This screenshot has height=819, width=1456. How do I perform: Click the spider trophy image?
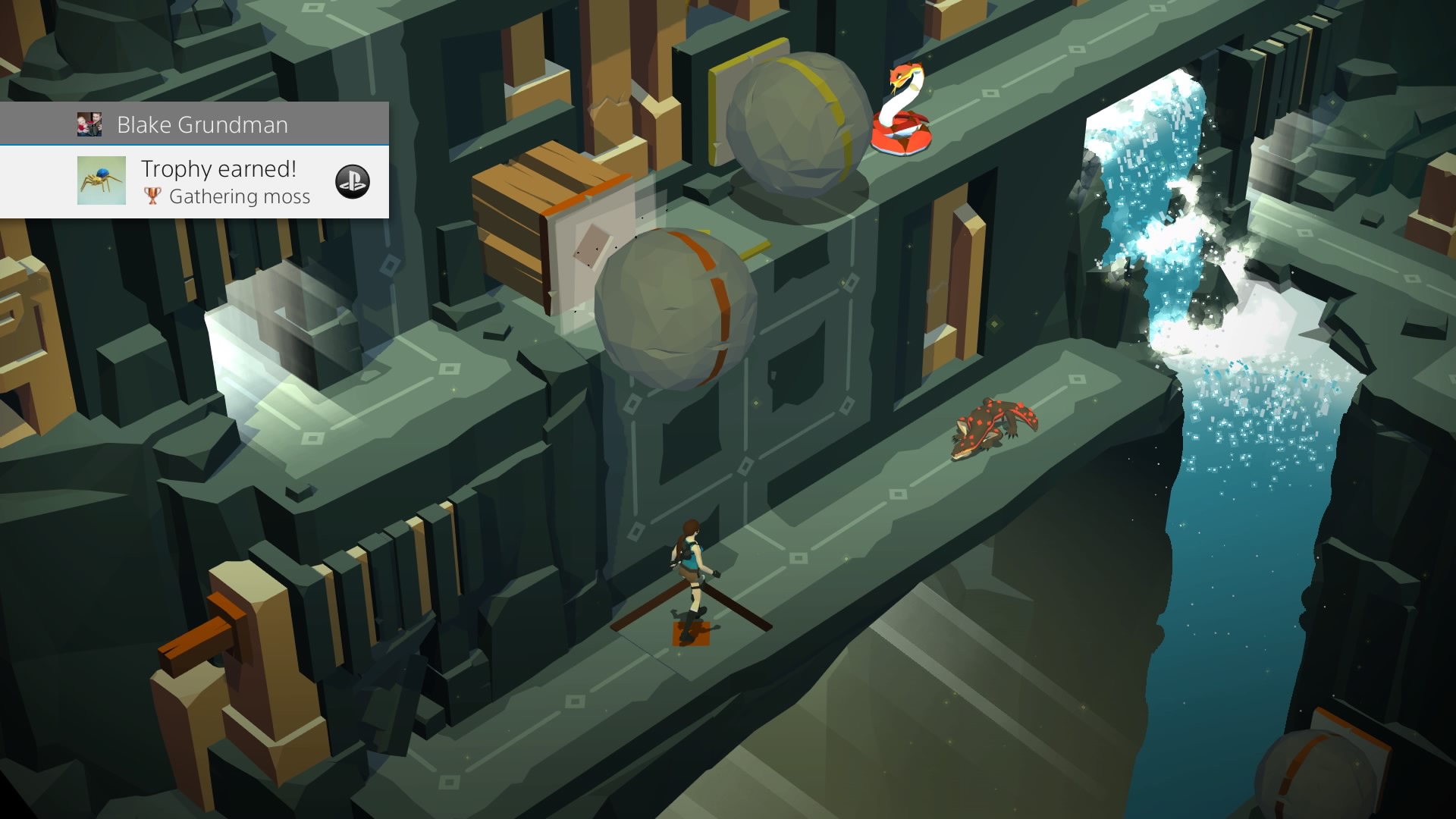102,181
